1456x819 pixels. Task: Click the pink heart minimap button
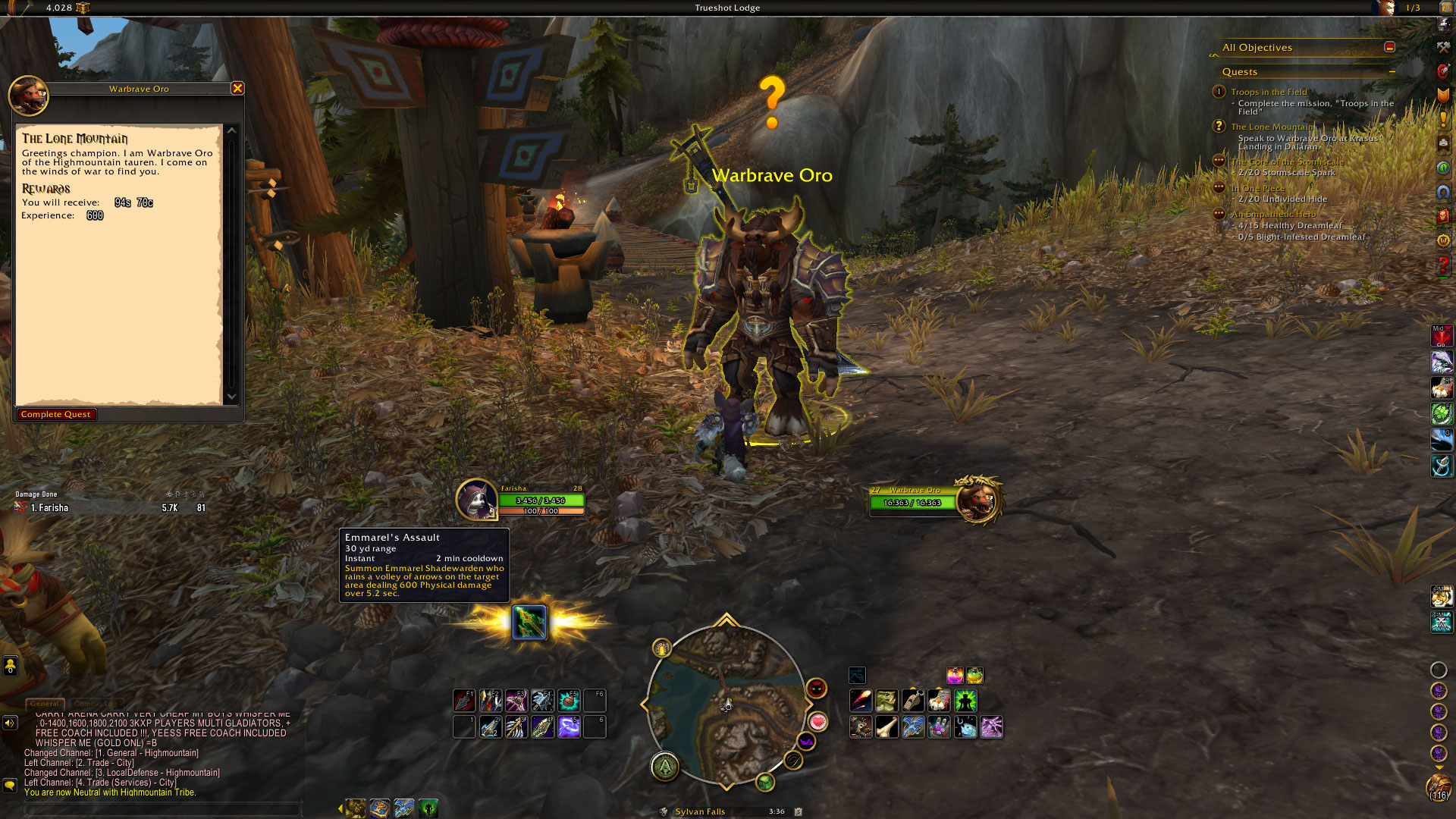click(x=817, y=721)
